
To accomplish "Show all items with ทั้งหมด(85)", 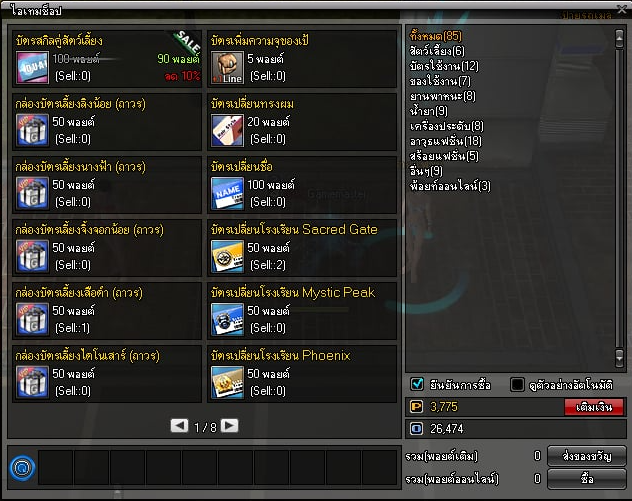I will pos(435,36).
